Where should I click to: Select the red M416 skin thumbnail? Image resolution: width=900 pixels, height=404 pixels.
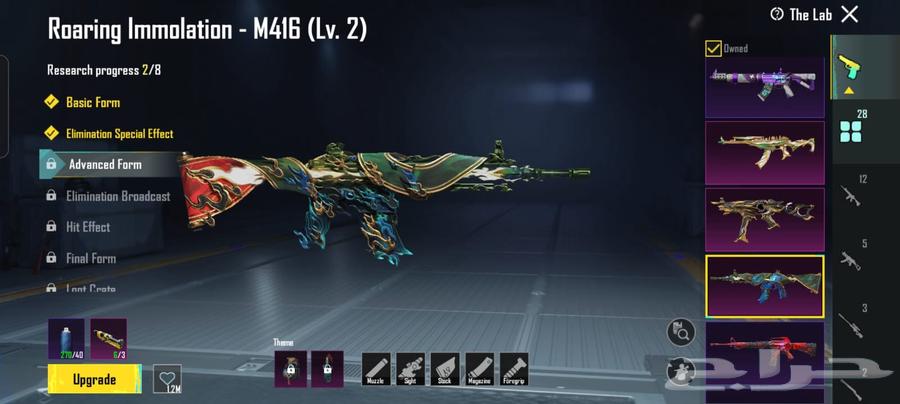point(765,350)
